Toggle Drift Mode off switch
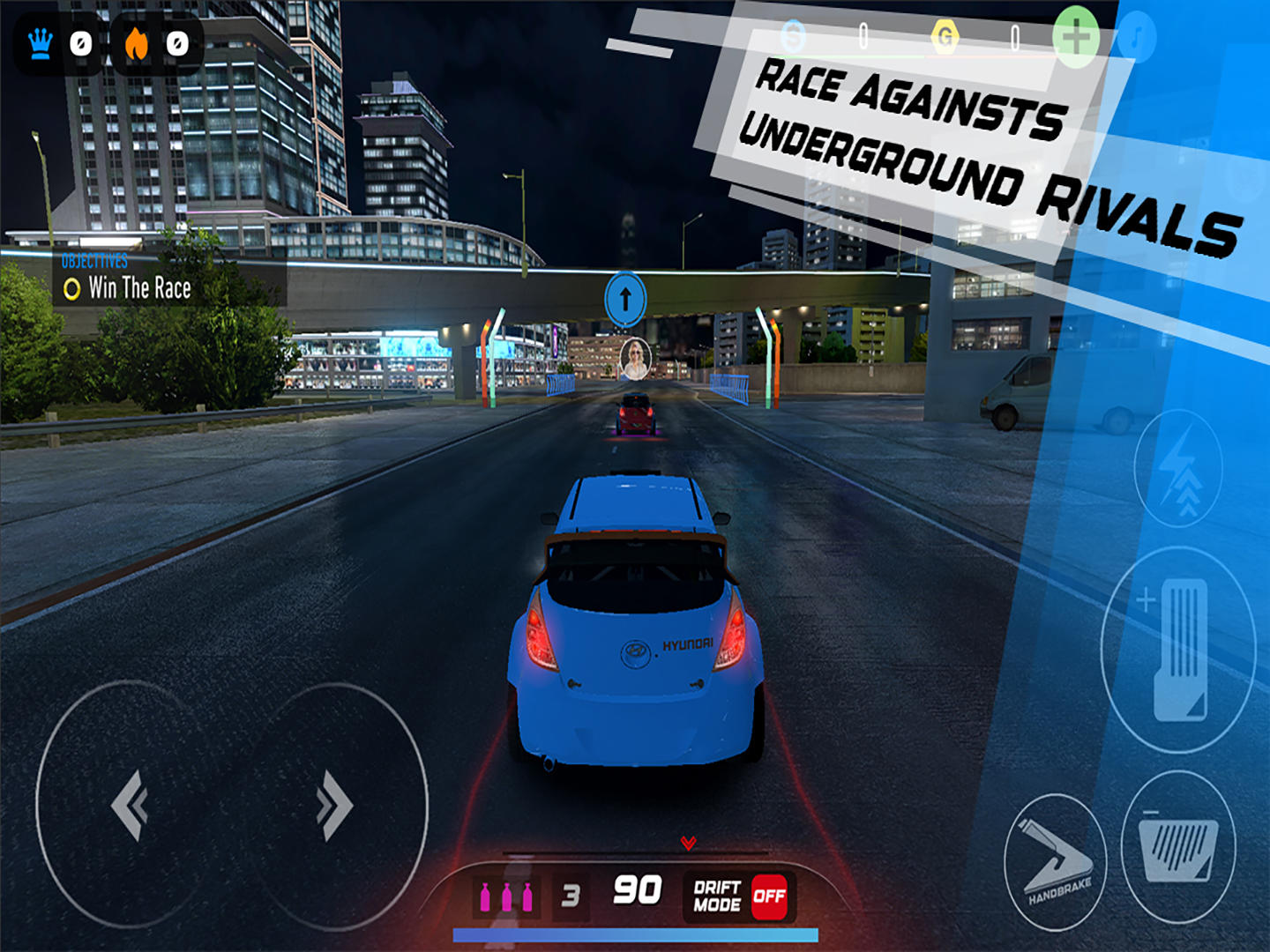The width and height of the screenshot is (1270, 952). (770, 898)
